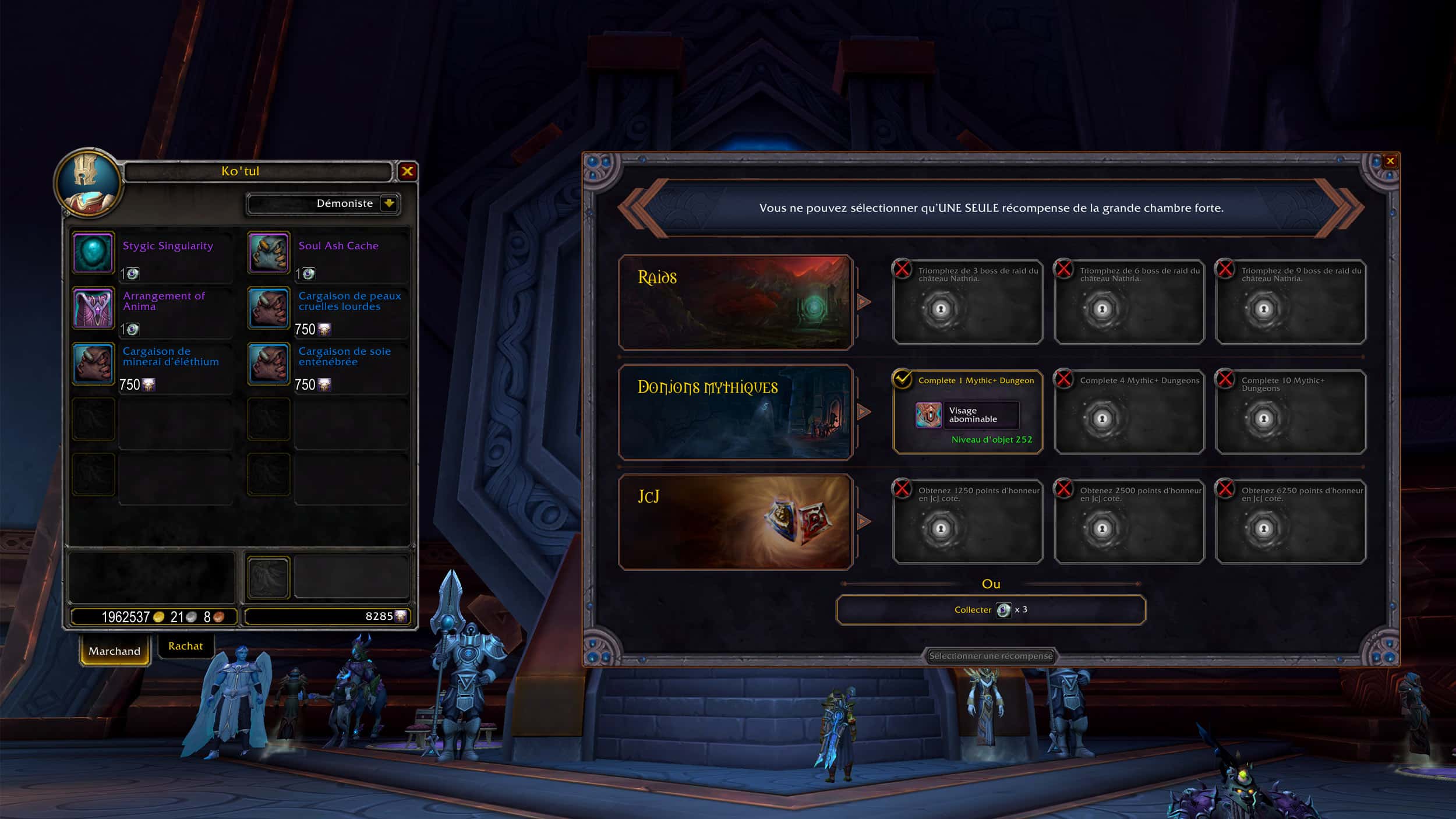This screenshot has height=819, width=1456.
Task: Click the locked 6250 honor points reward slot
Action: (x=1291, y=522)
